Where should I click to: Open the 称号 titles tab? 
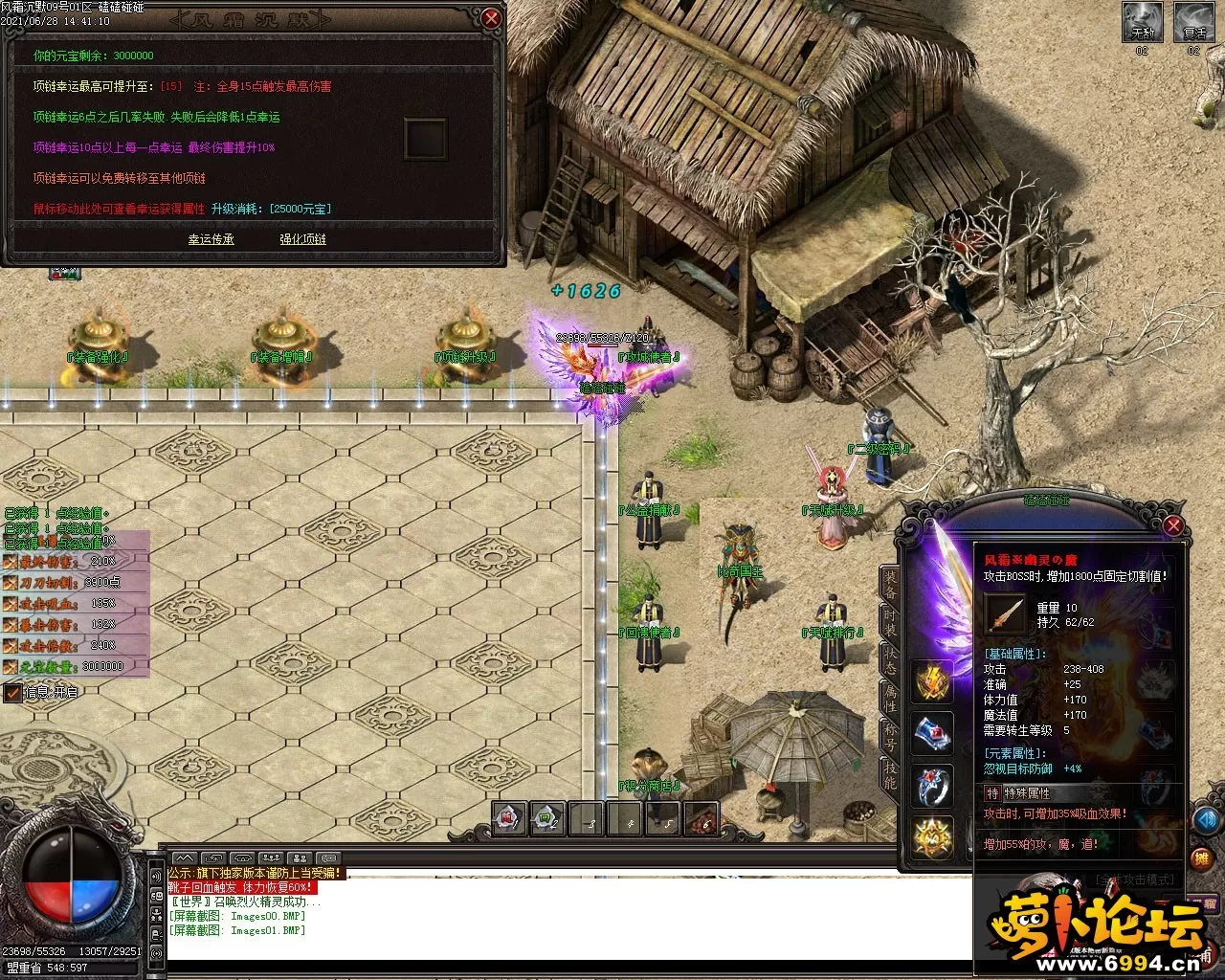tap(890, 737)
